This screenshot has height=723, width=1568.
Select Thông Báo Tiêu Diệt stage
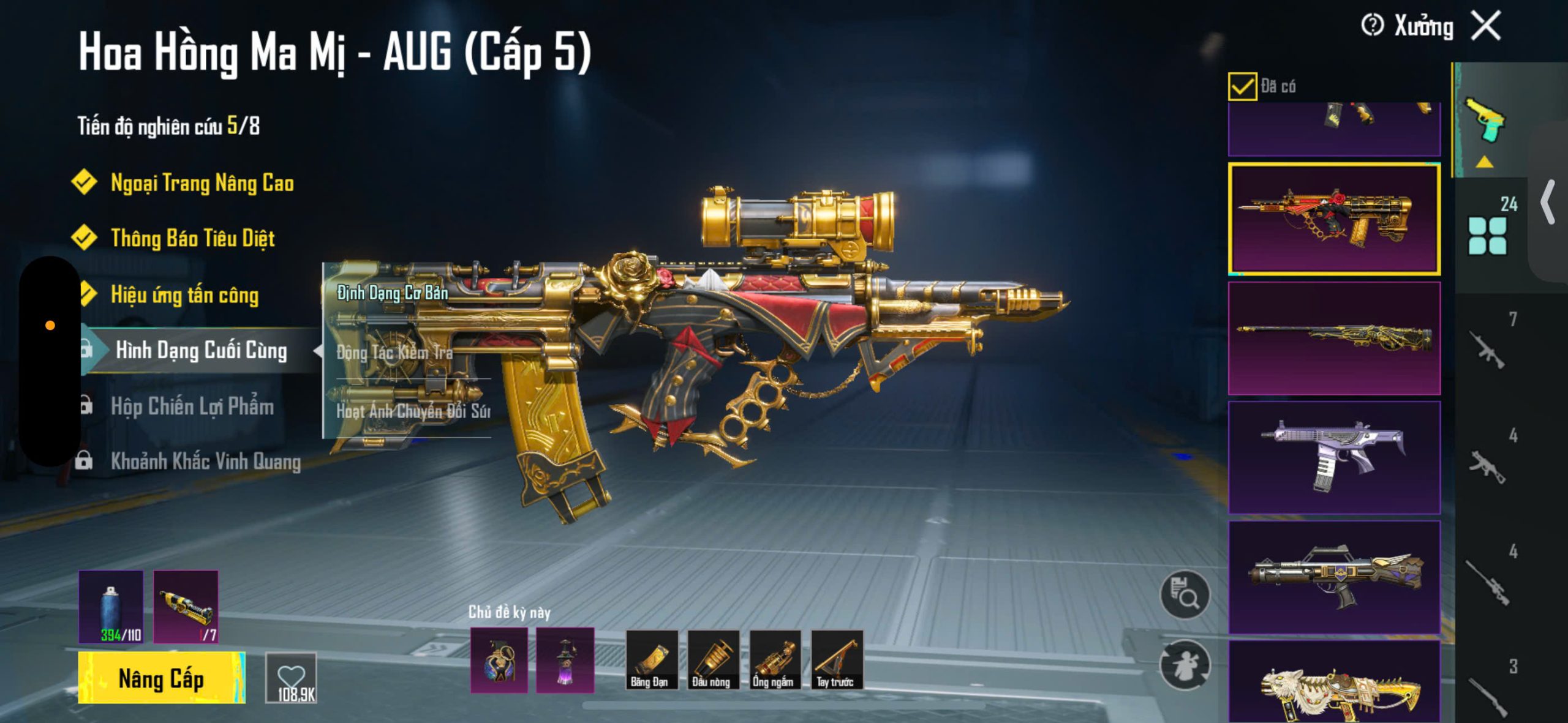point(192,238)
